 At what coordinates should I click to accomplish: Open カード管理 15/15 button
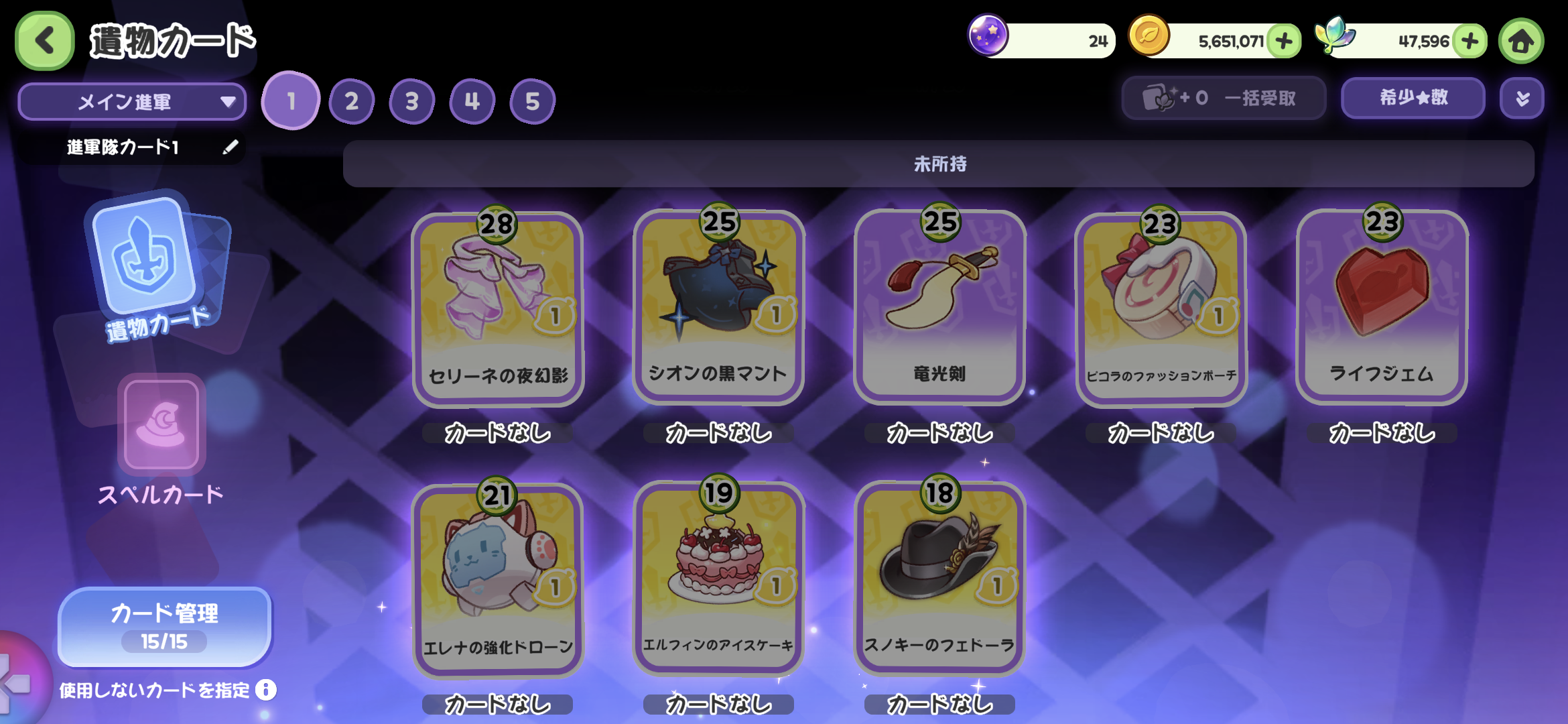[x=165, y=627]
